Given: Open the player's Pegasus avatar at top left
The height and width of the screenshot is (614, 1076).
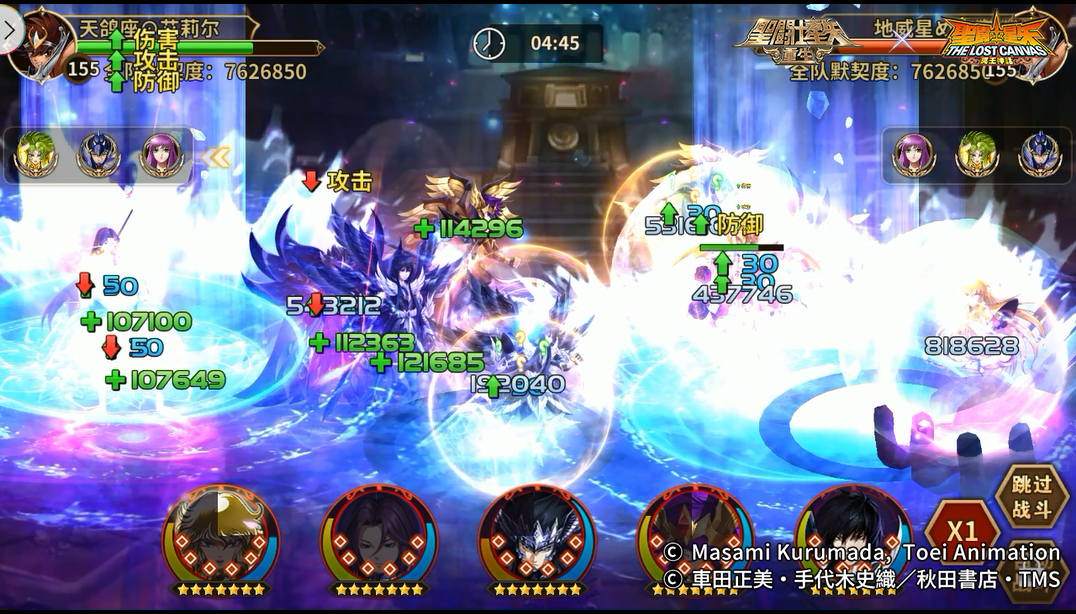Looking at the screenshot, I should [40, 42].
